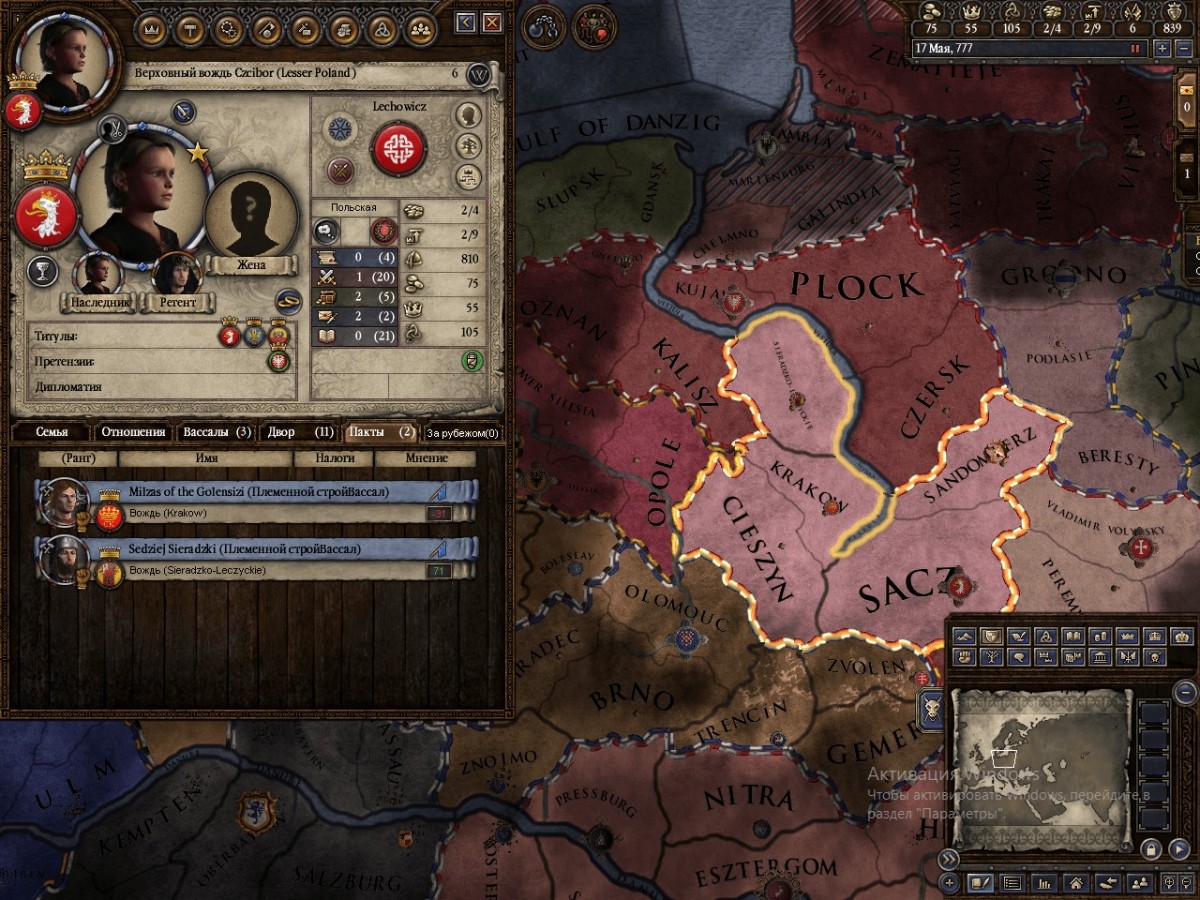Screen dimensions: 1200x900
Task: Open the Регент regent portrait
Action: [176, 276]
